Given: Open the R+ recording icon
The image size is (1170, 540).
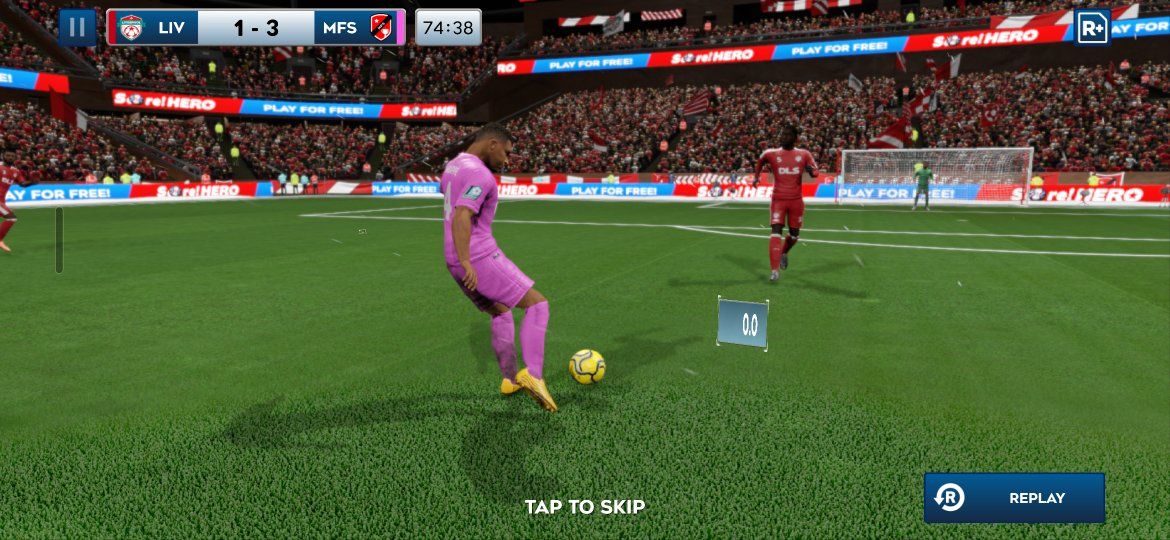Looking at the screenshot, I should click(1092, 28).
